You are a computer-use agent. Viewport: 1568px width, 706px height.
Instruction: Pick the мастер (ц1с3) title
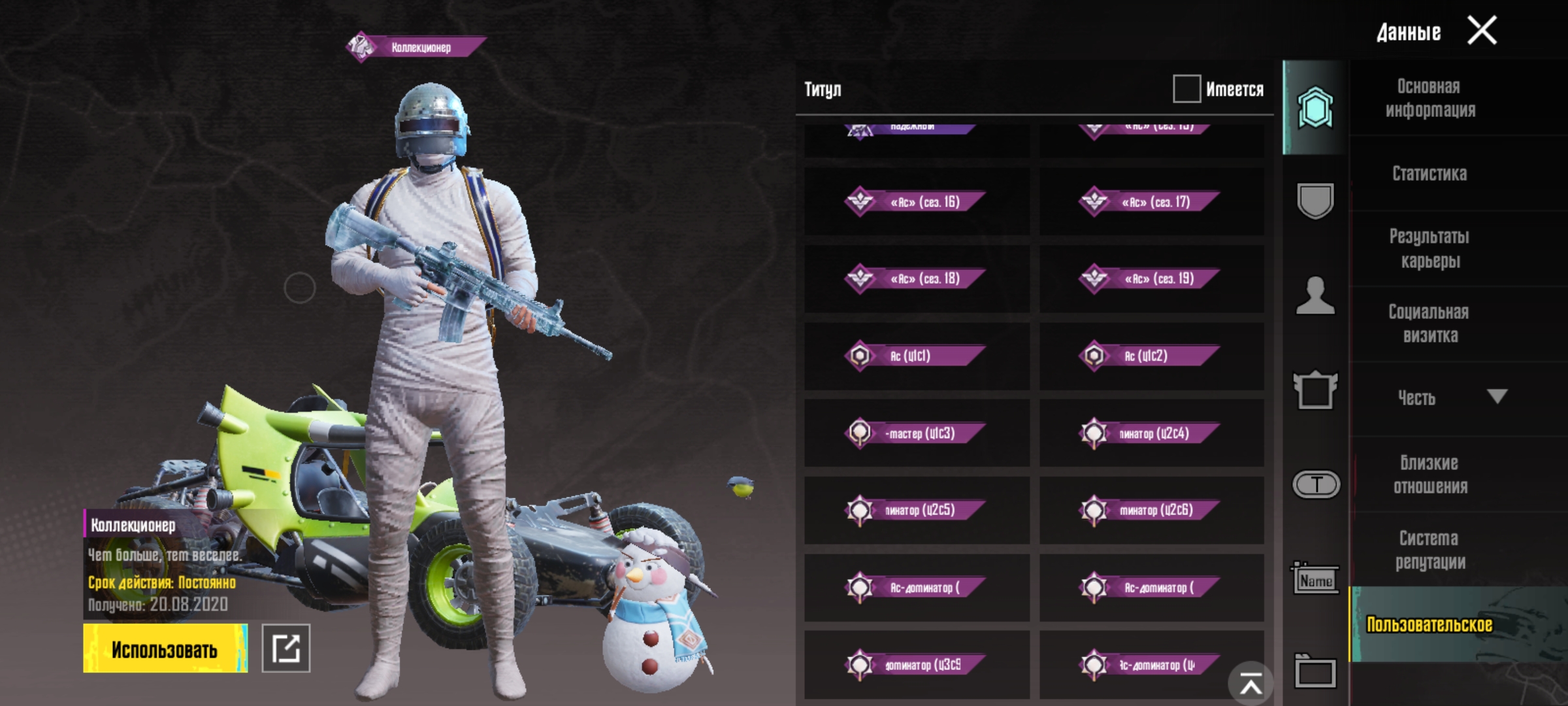pos(917,433)
